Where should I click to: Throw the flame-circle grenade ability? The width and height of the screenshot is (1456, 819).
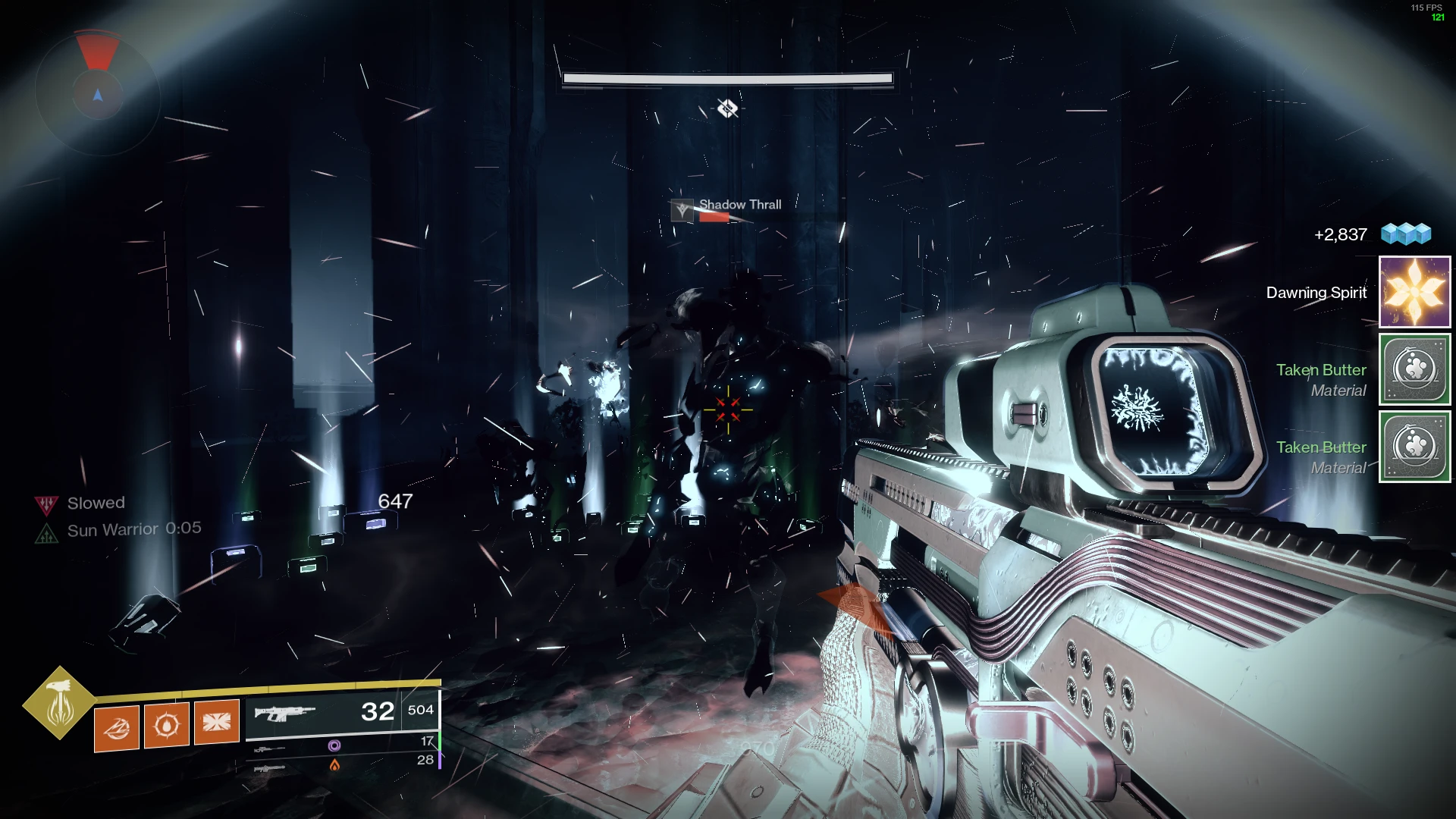click(x=167, y=725)
